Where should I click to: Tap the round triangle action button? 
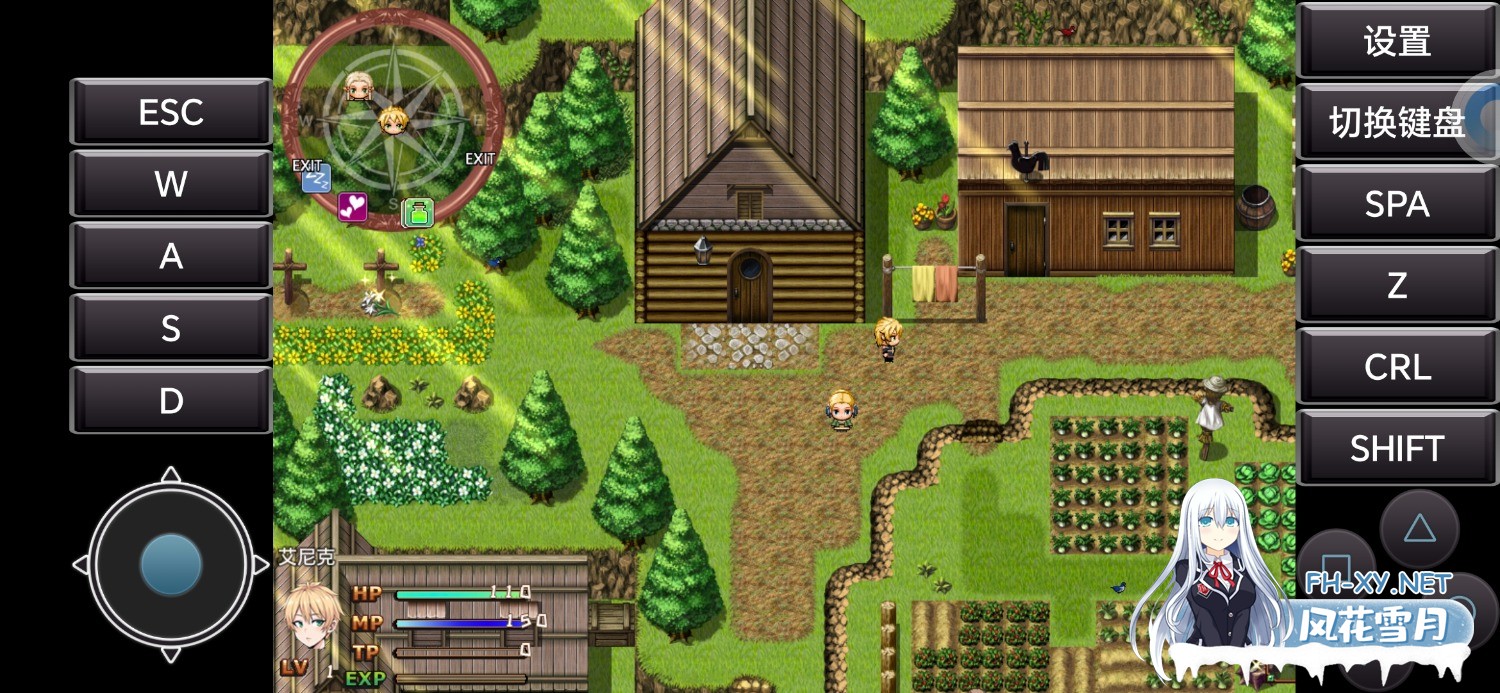(x=1419, y=527)
